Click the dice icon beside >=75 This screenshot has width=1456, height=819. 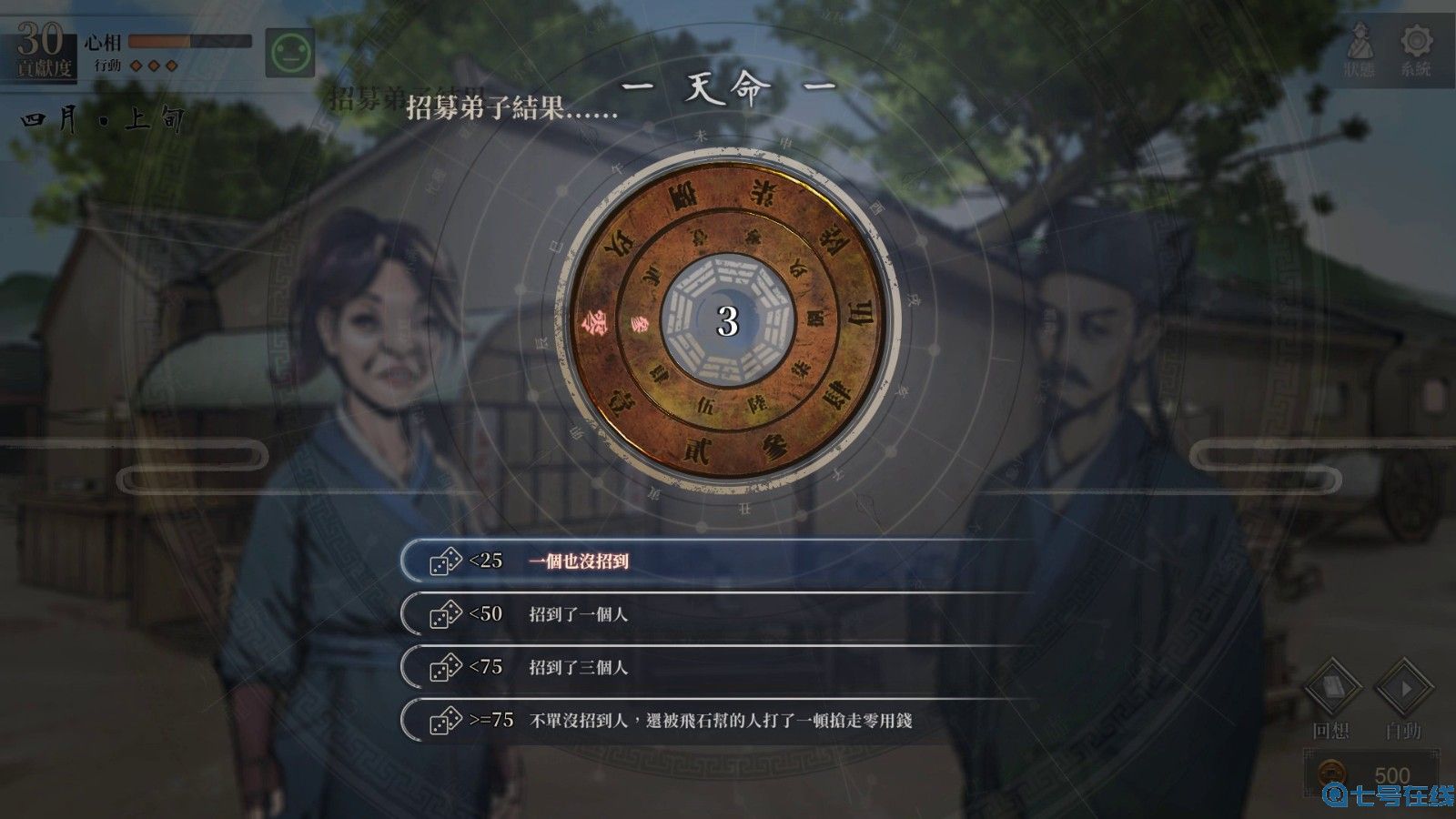pos(445,721)
